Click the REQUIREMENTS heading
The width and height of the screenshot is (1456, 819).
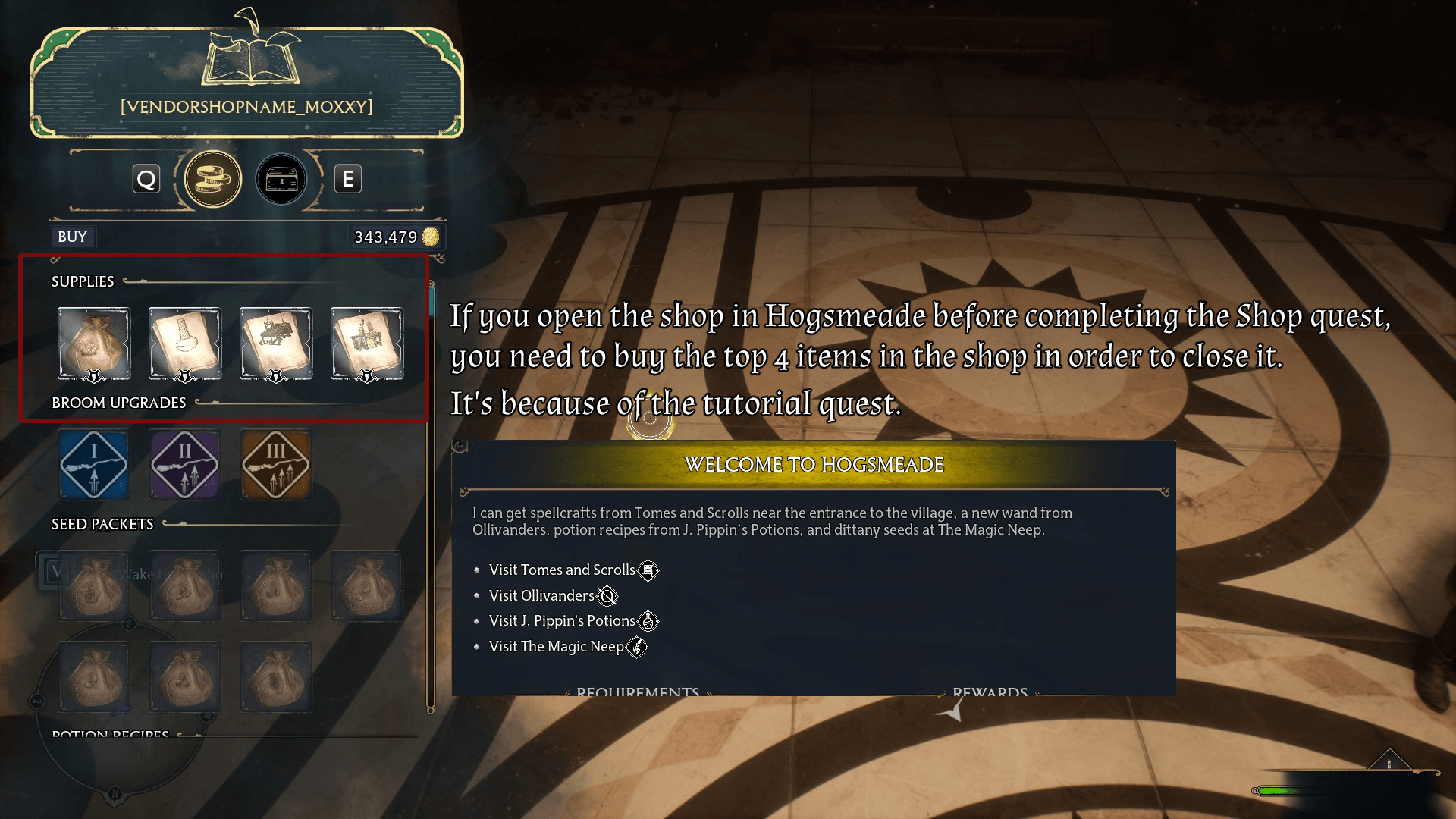(637, 692)
